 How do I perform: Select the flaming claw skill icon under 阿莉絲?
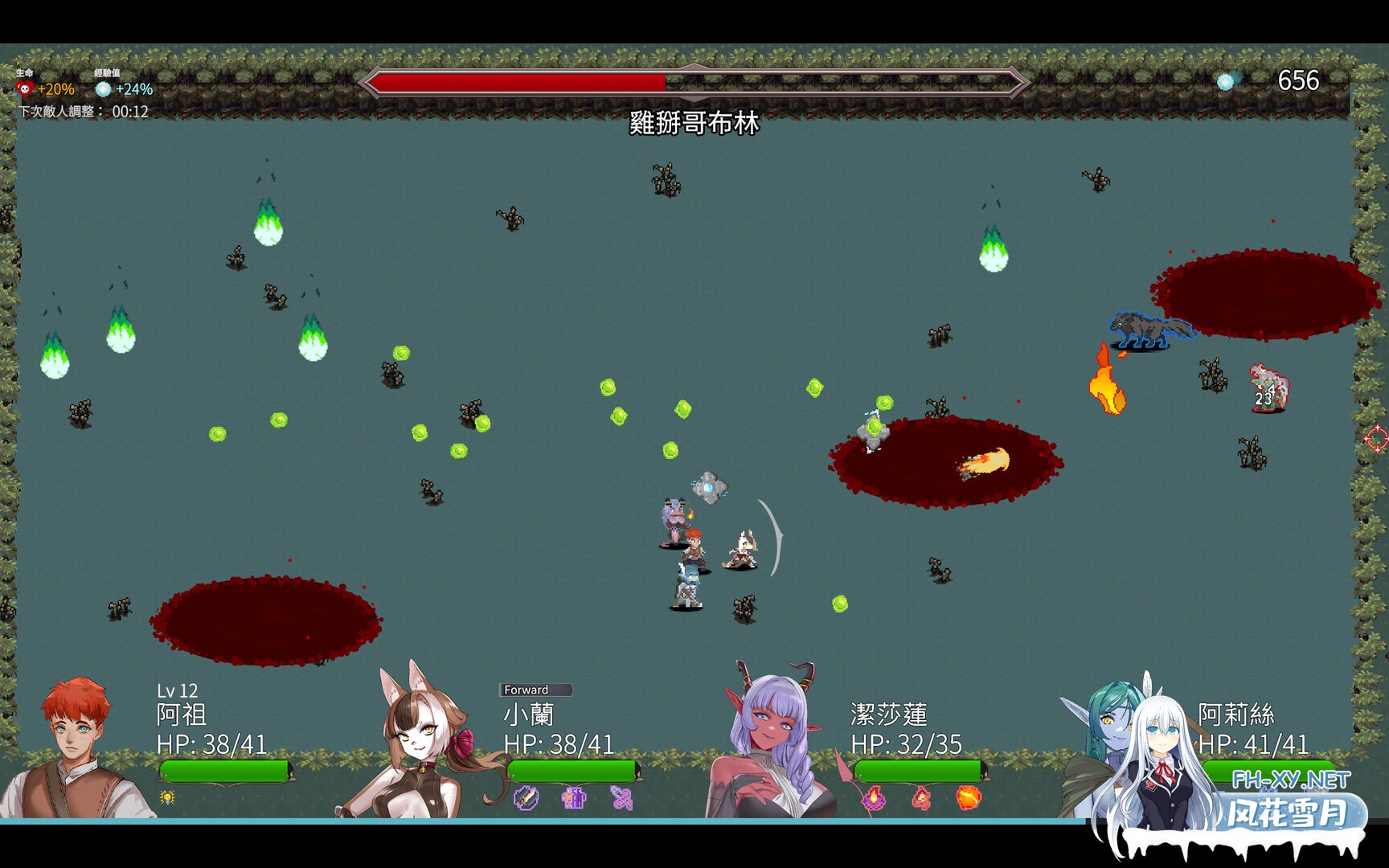click(x=921, y=800)
